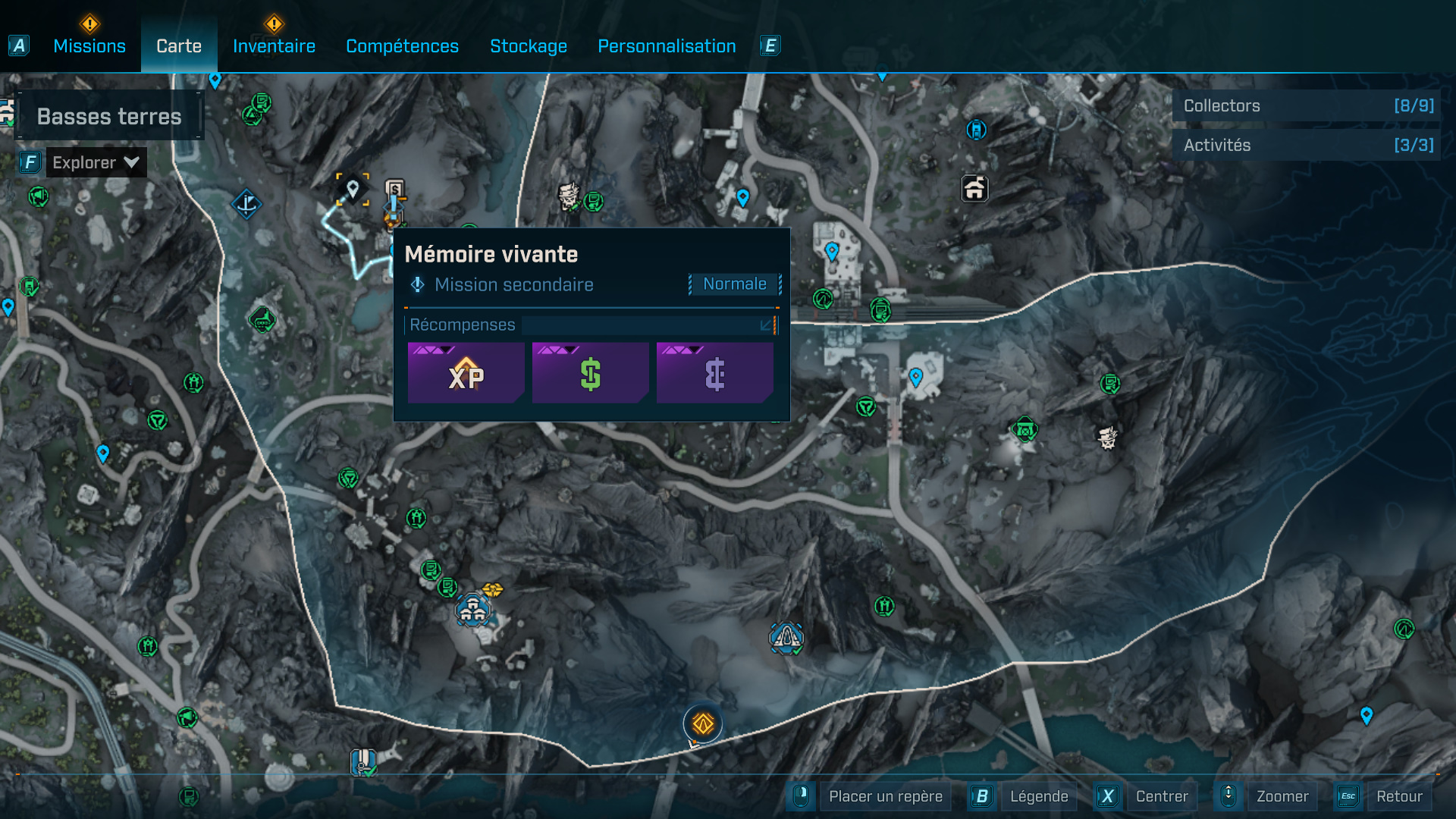
Task: Select the white house map marker
Action: click(974, 188)
